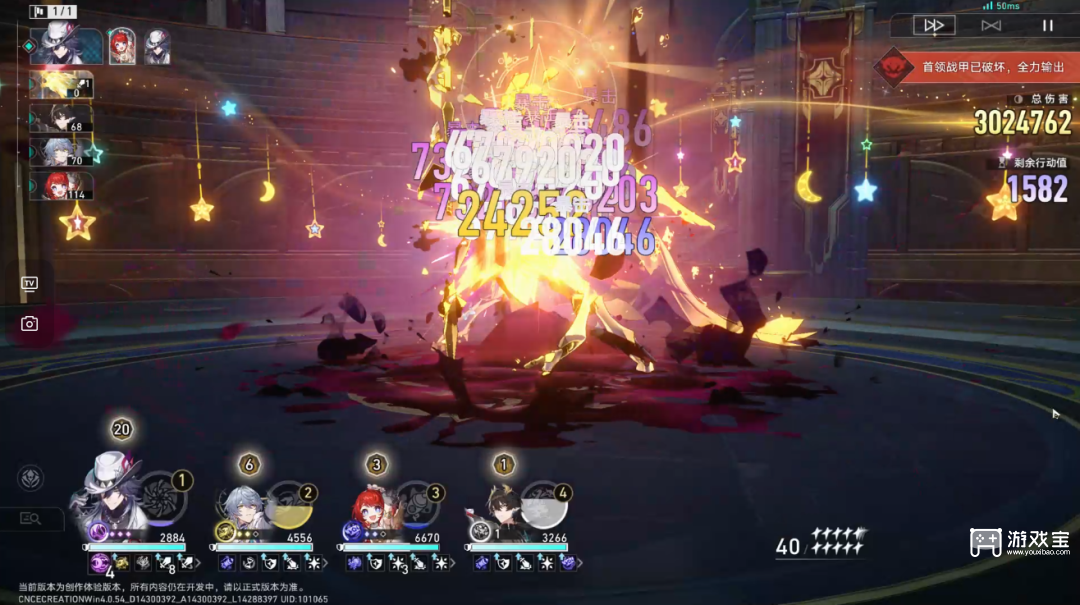Select the action-order portrait showing 114
1080x605 pixels.
tap(61, 186)
